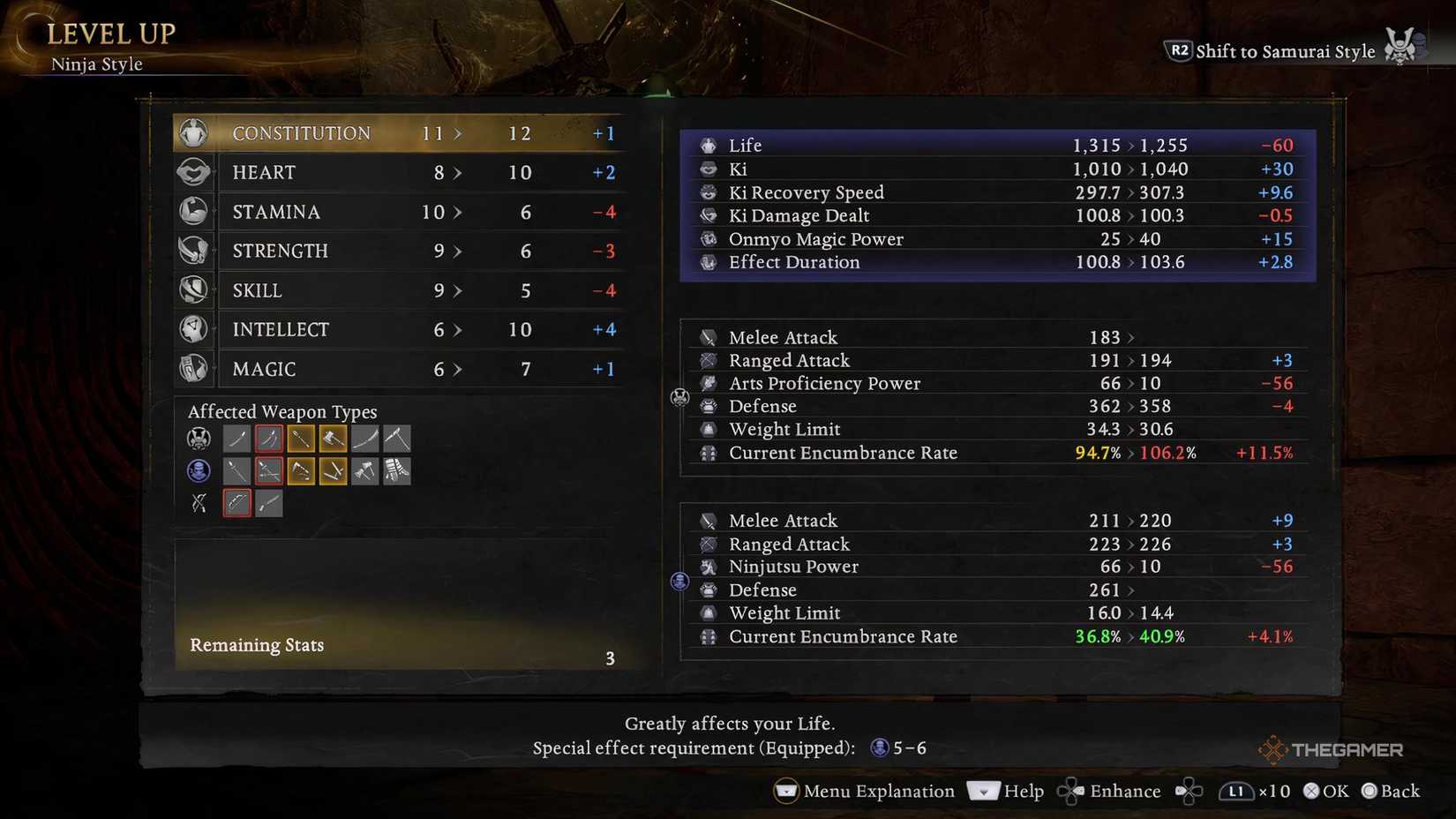Toggle the highlighted spear weapon icon
This screenshot has width=1456, height=819.
coord(301,438)
